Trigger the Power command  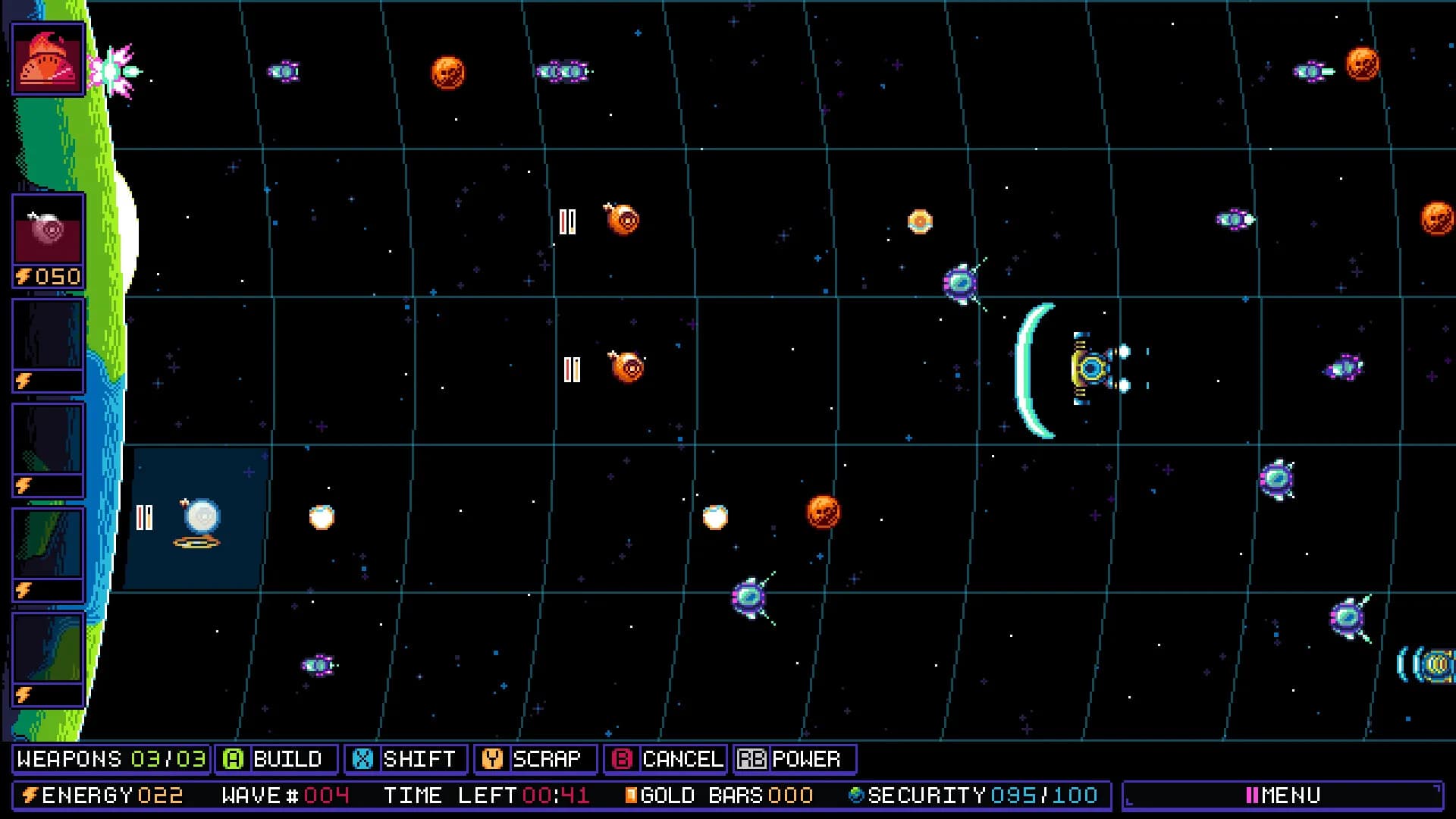793,758
